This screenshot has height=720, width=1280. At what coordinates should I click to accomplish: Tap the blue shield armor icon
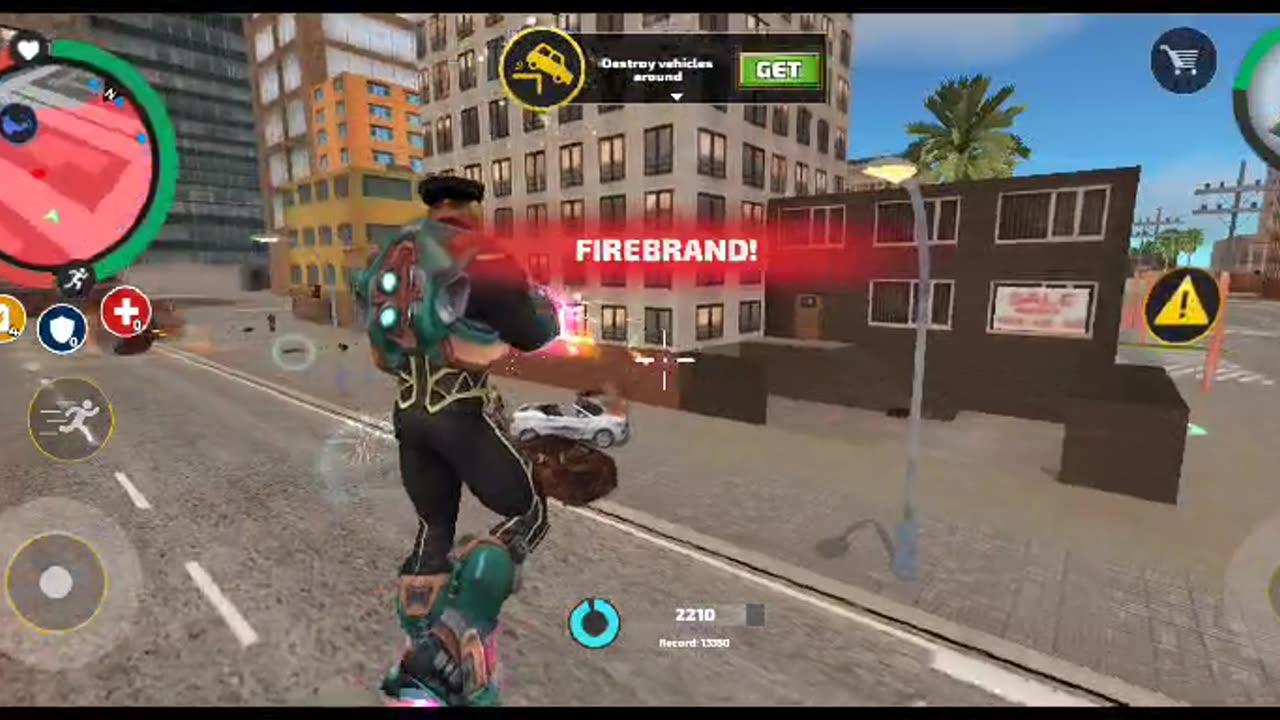(x=62, y=327)
